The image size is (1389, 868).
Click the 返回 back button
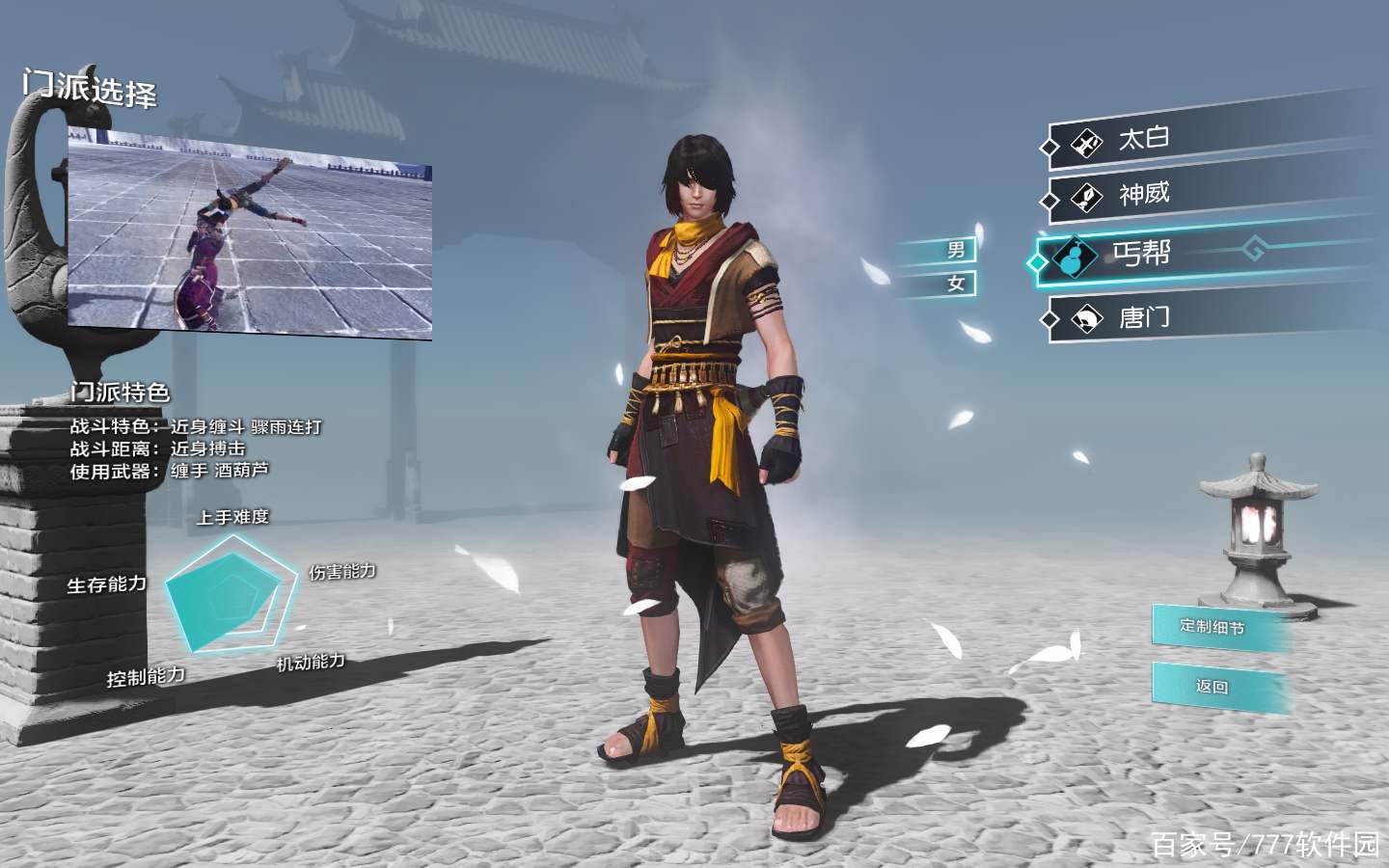pos(1215,687)
